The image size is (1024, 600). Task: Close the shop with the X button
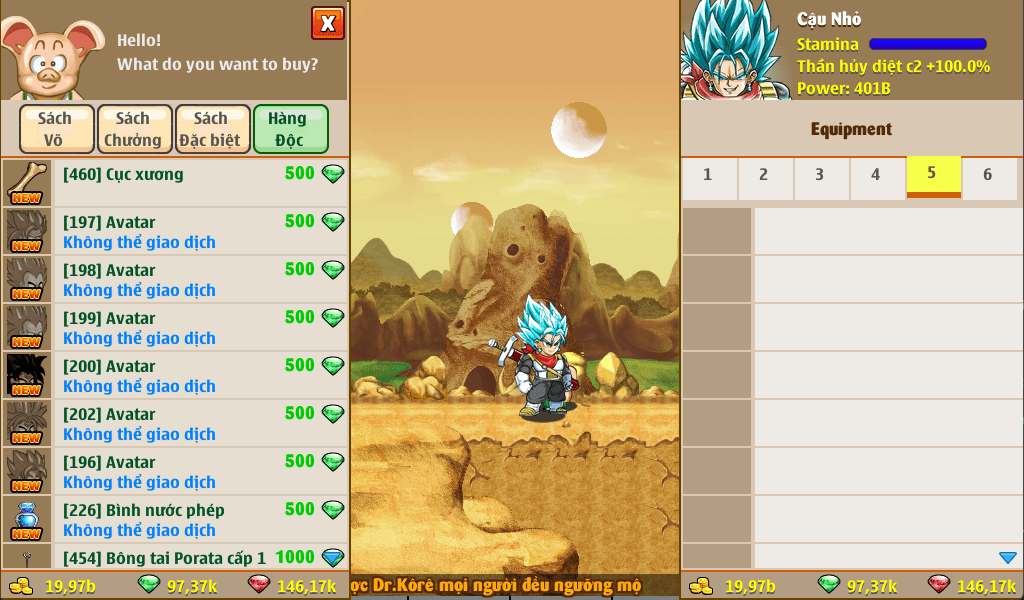point(328,22)
